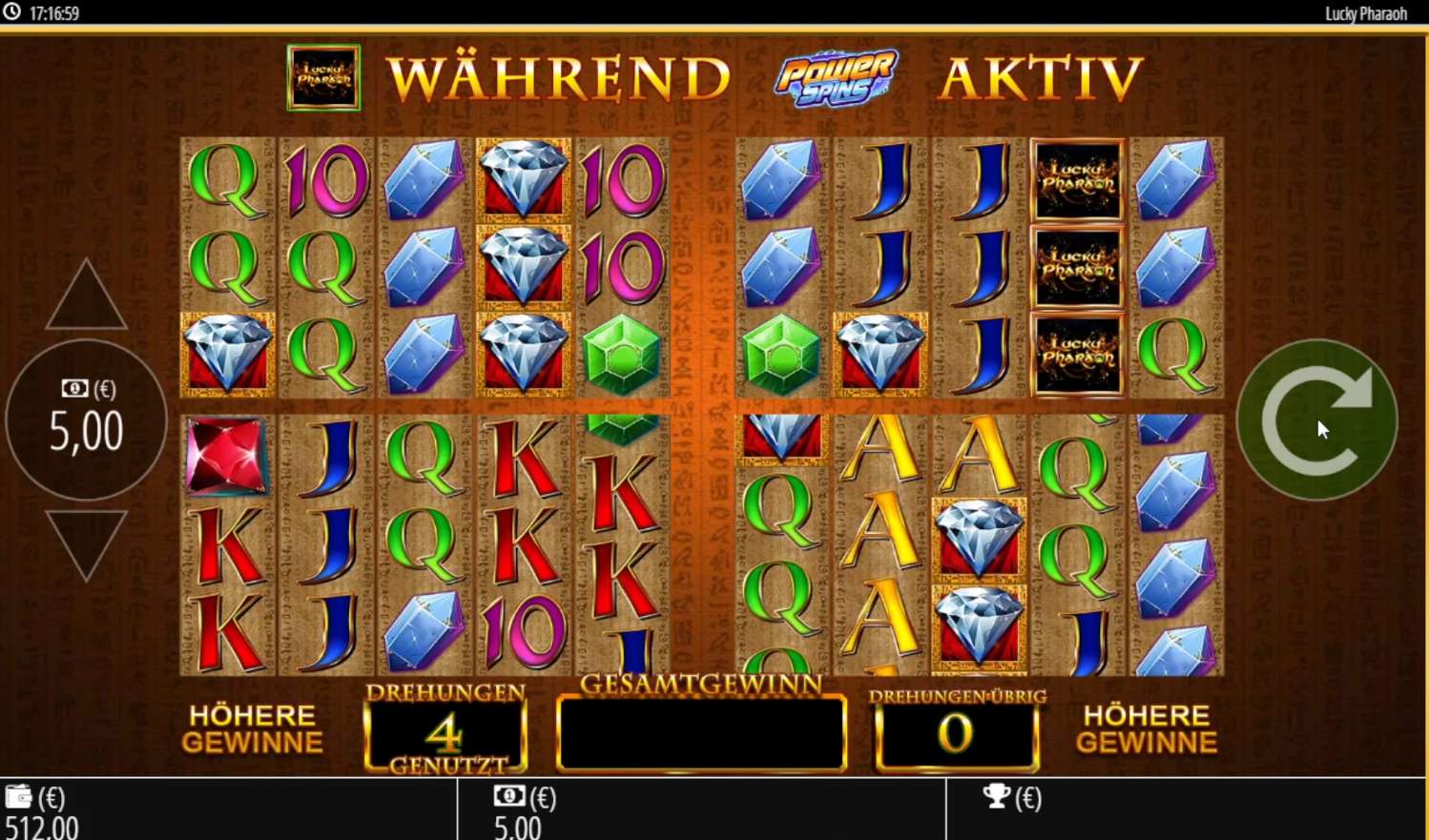Select the green hexagon gem symbol
1429x840 pixels.
coord(620,353)
